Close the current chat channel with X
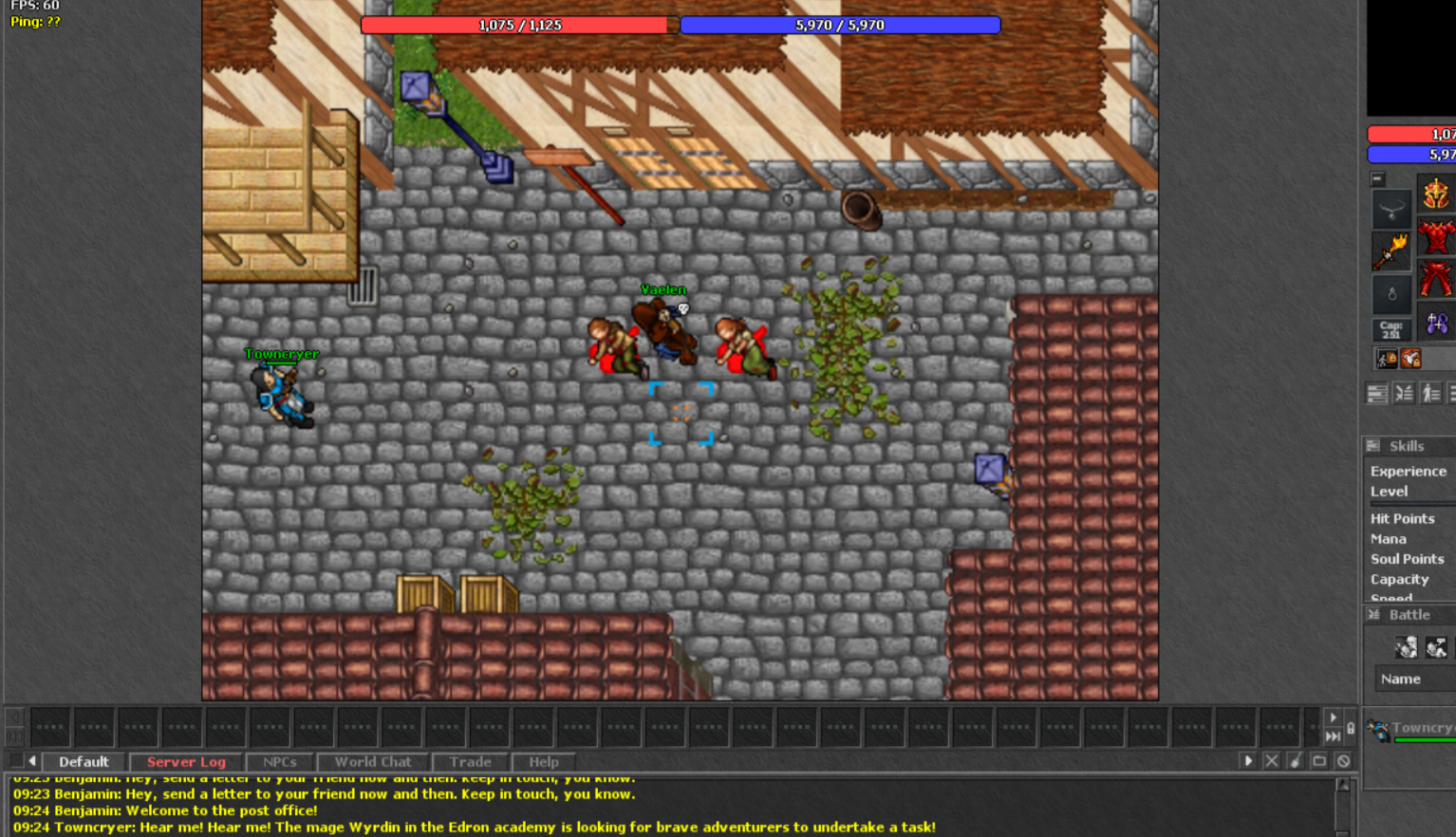The image size is (1456, 837). (x=1272, y=761)
